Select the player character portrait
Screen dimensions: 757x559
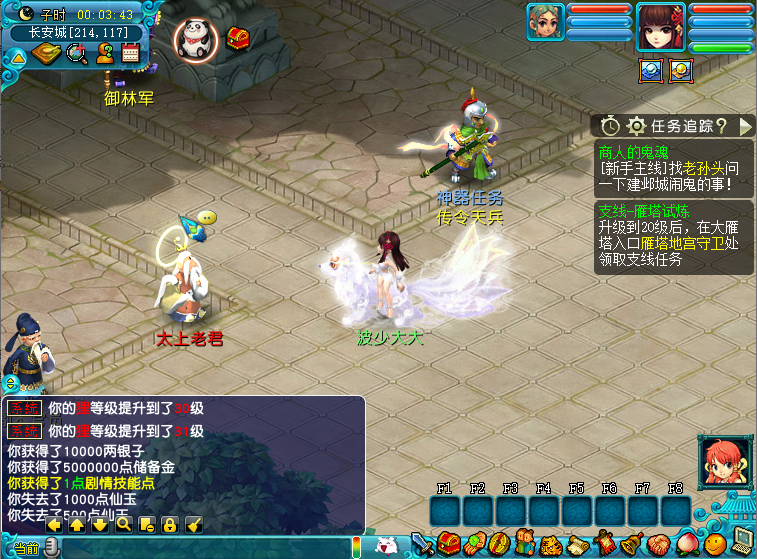[x=660, y=27]
